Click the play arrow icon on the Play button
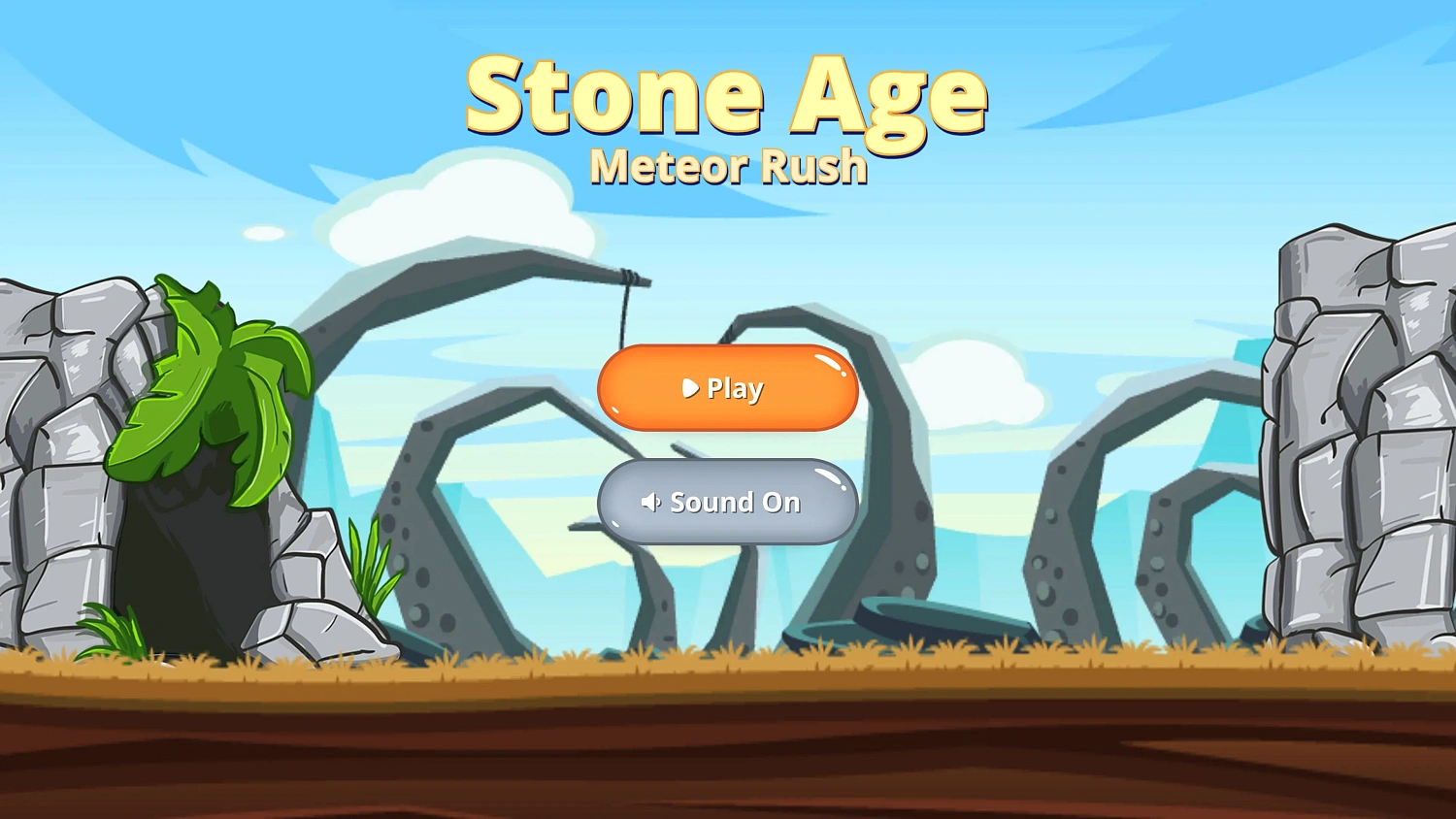Image resolution: width=1456 pixels, height=819 pixels. [x=690, y=388]
